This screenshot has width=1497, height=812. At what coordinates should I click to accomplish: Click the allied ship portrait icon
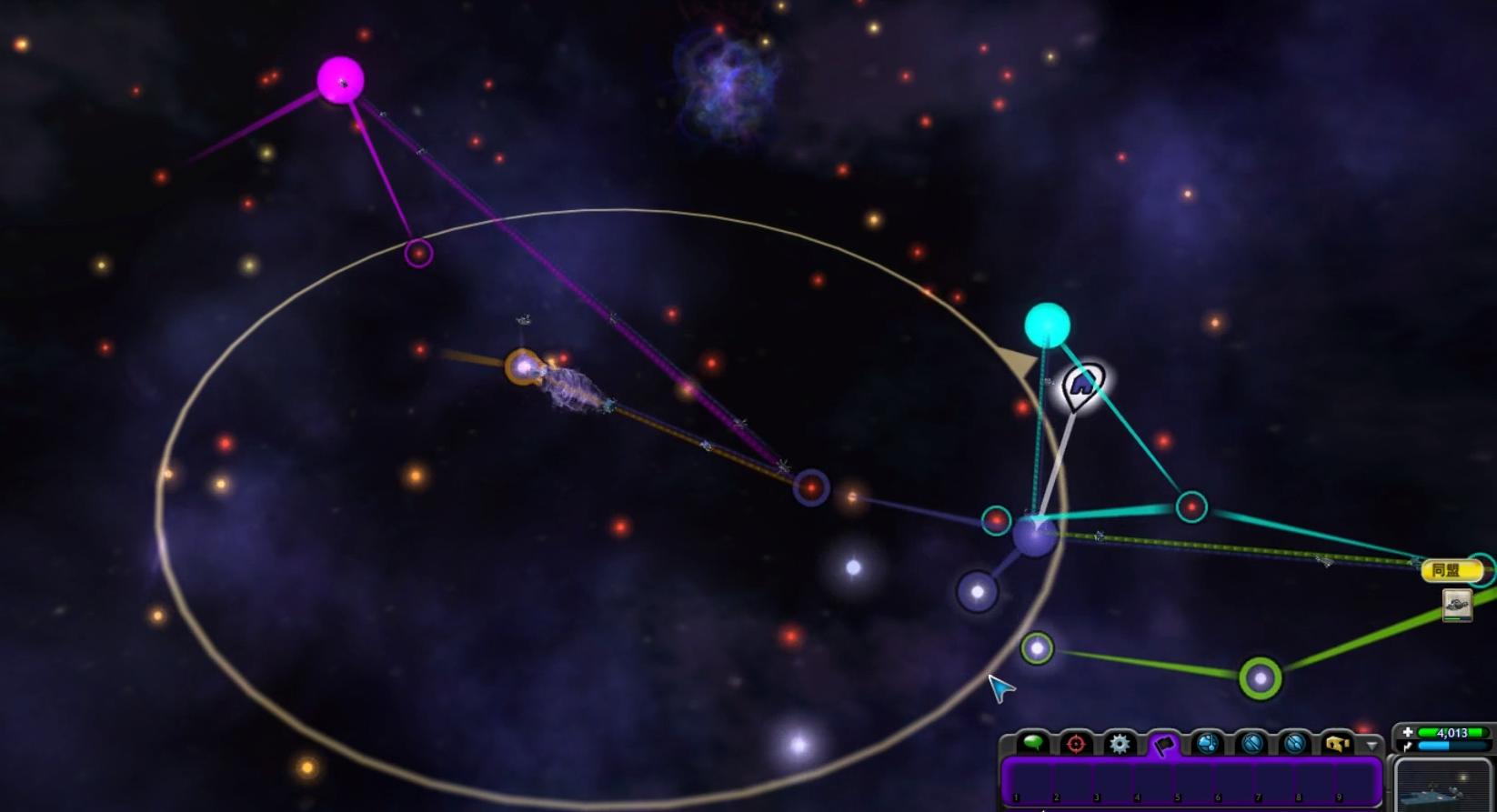1457,605
